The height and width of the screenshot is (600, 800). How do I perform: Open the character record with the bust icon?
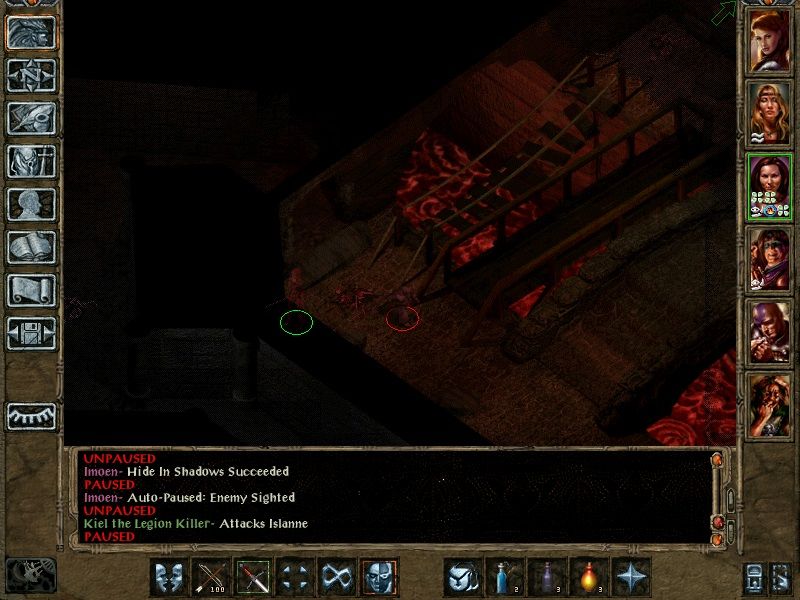click(x=32, y=204)
